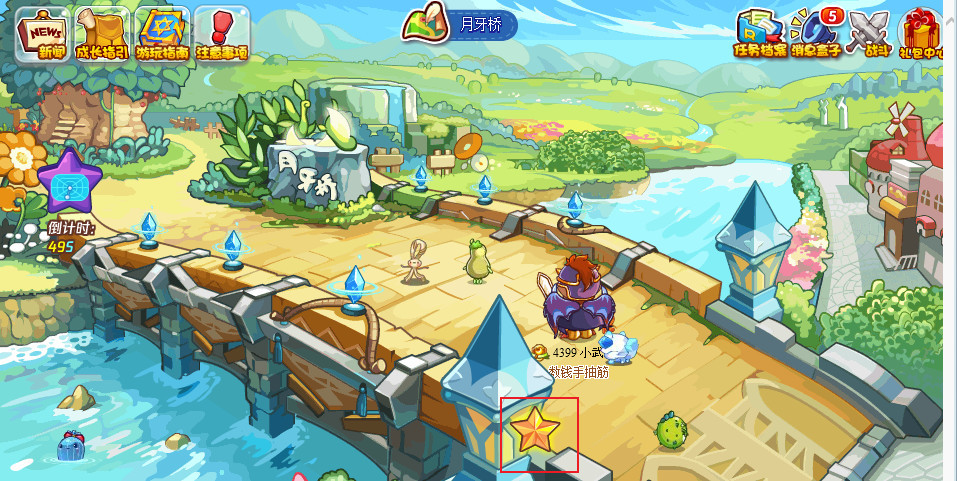Check the 消息盒子 message box
Screen dimensions: 957x481
(x=816, y=33)
